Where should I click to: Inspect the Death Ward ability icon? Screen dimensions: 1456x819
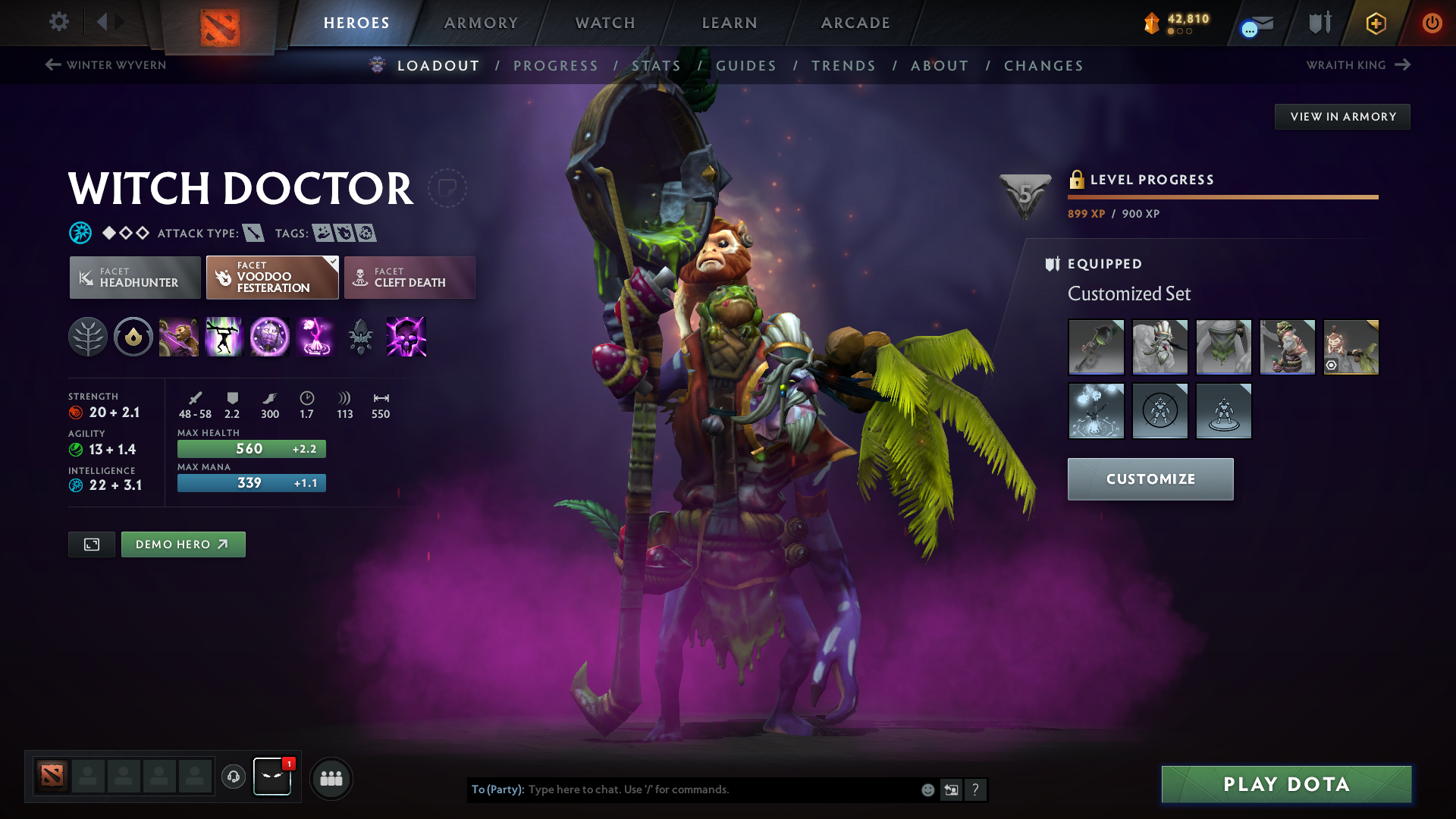coord(315,337)
